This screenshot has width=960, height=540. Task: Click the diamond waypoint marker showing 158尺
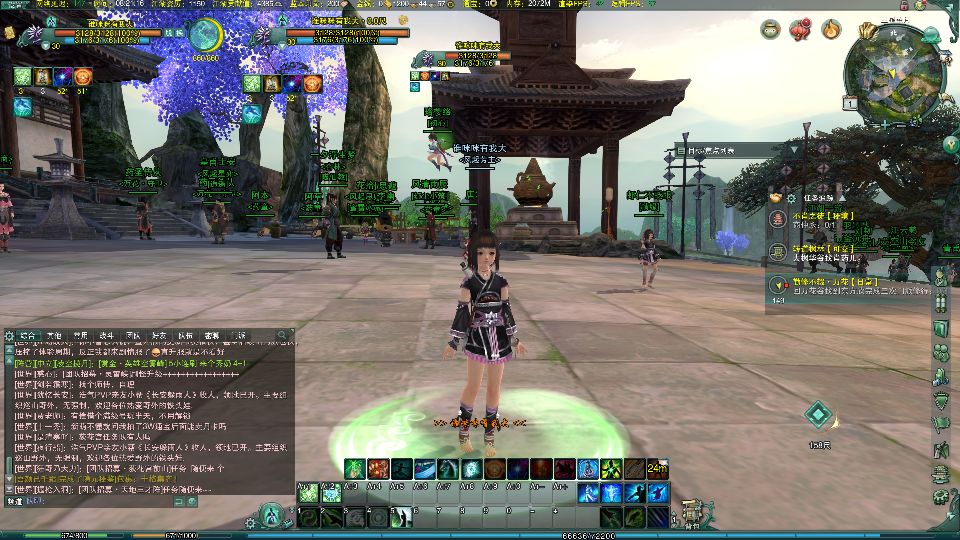[819, 415]
